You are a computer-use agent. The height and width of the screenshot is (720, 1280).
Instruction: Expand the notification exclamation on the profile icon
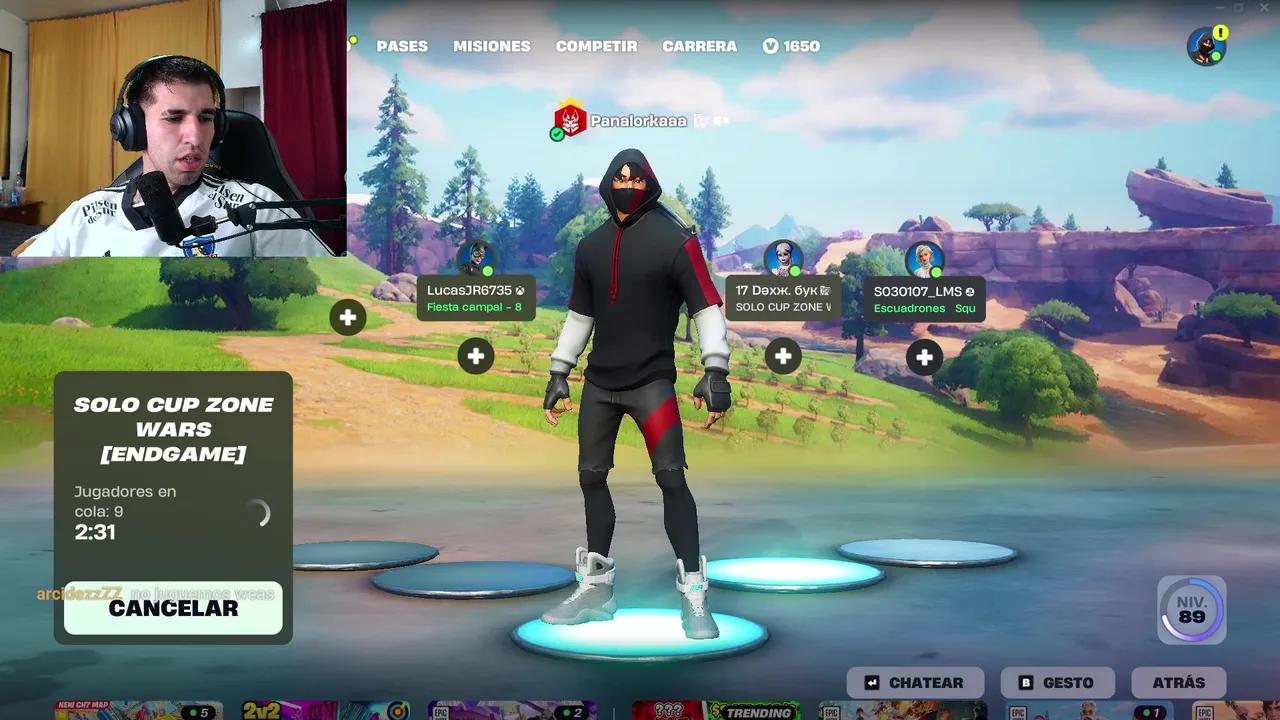click(x=1221, y=31)
